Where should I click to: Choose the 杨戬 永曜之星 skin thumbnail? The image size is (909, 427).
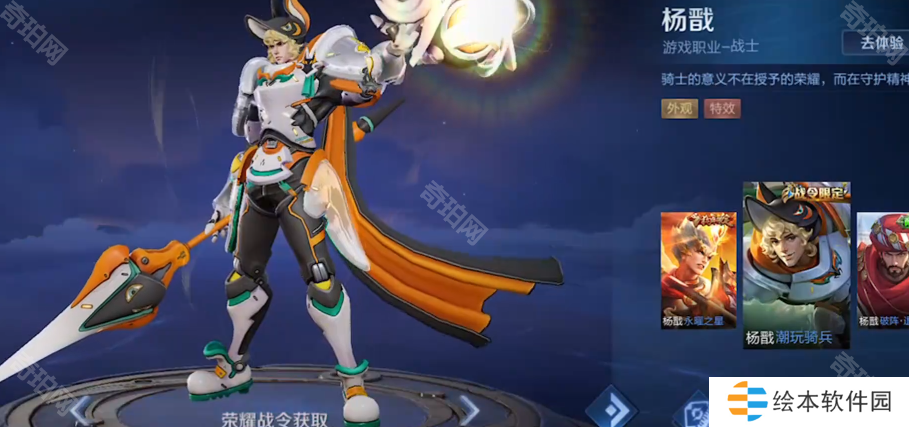[x=697, y=270]
